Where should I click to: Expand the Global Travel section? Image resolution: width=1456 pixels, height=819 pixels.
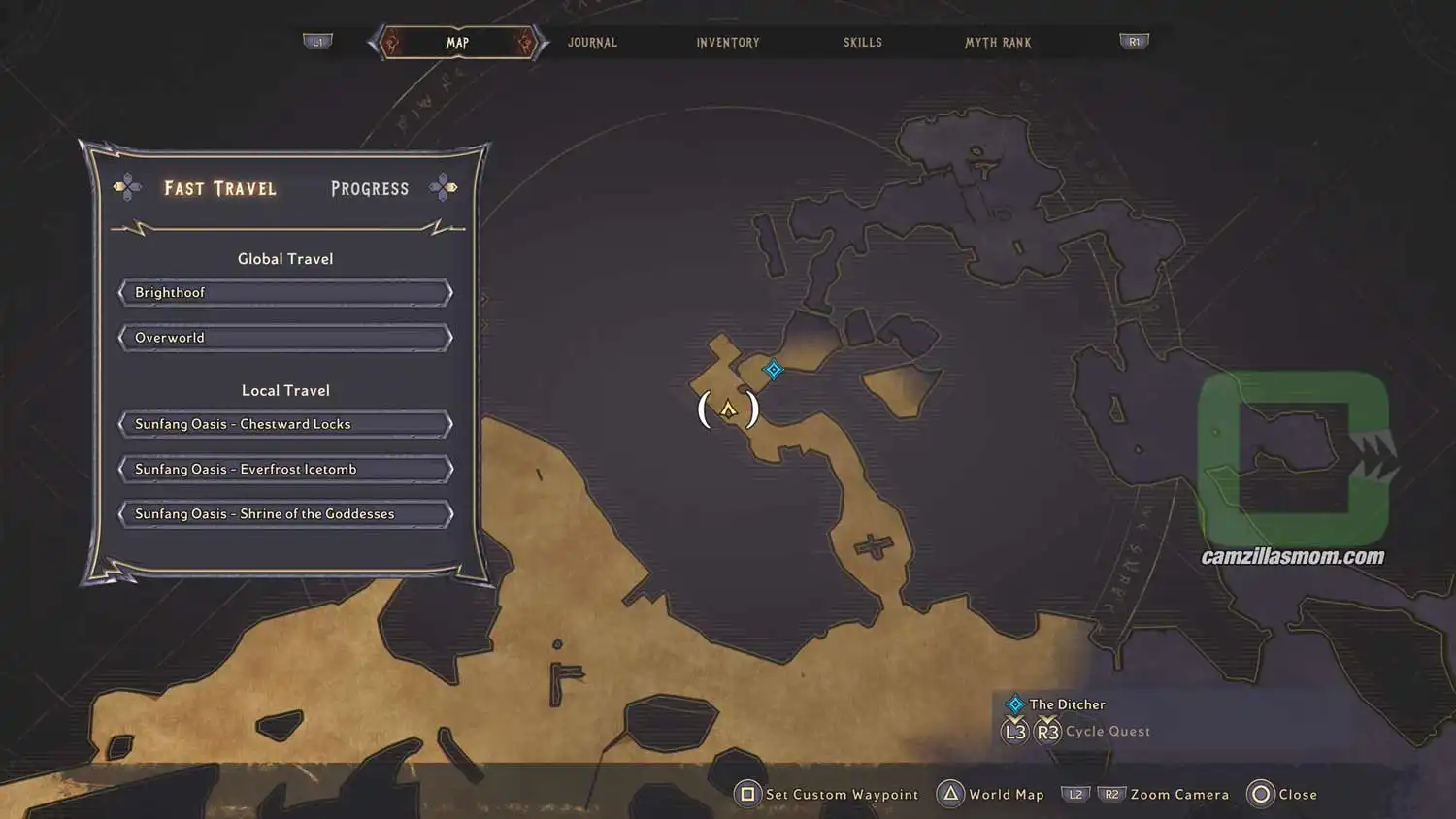click(x=285, y=258)
